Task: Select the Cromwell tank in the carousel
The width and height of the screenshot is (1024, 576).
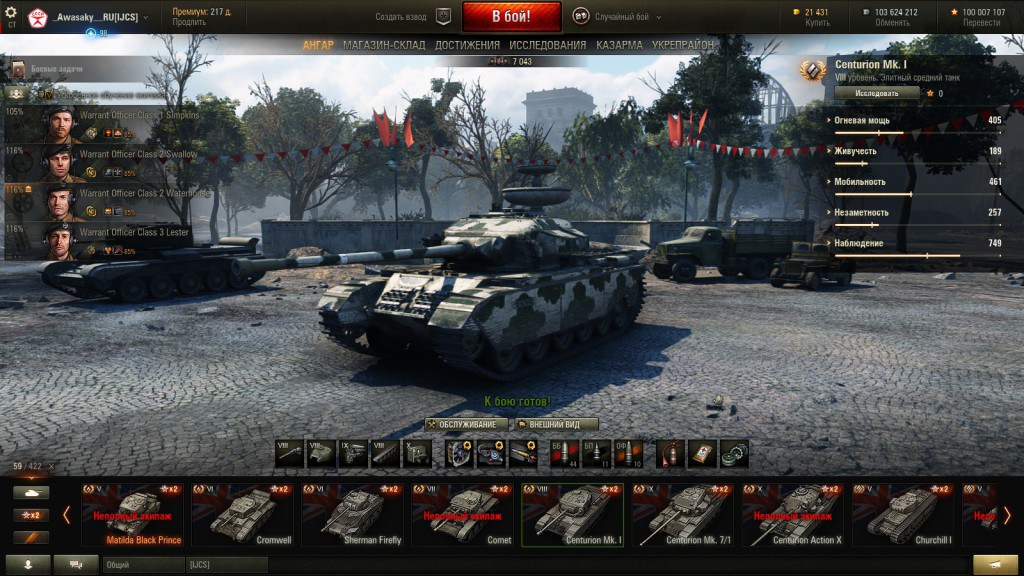Action: (x=243, y=514)
